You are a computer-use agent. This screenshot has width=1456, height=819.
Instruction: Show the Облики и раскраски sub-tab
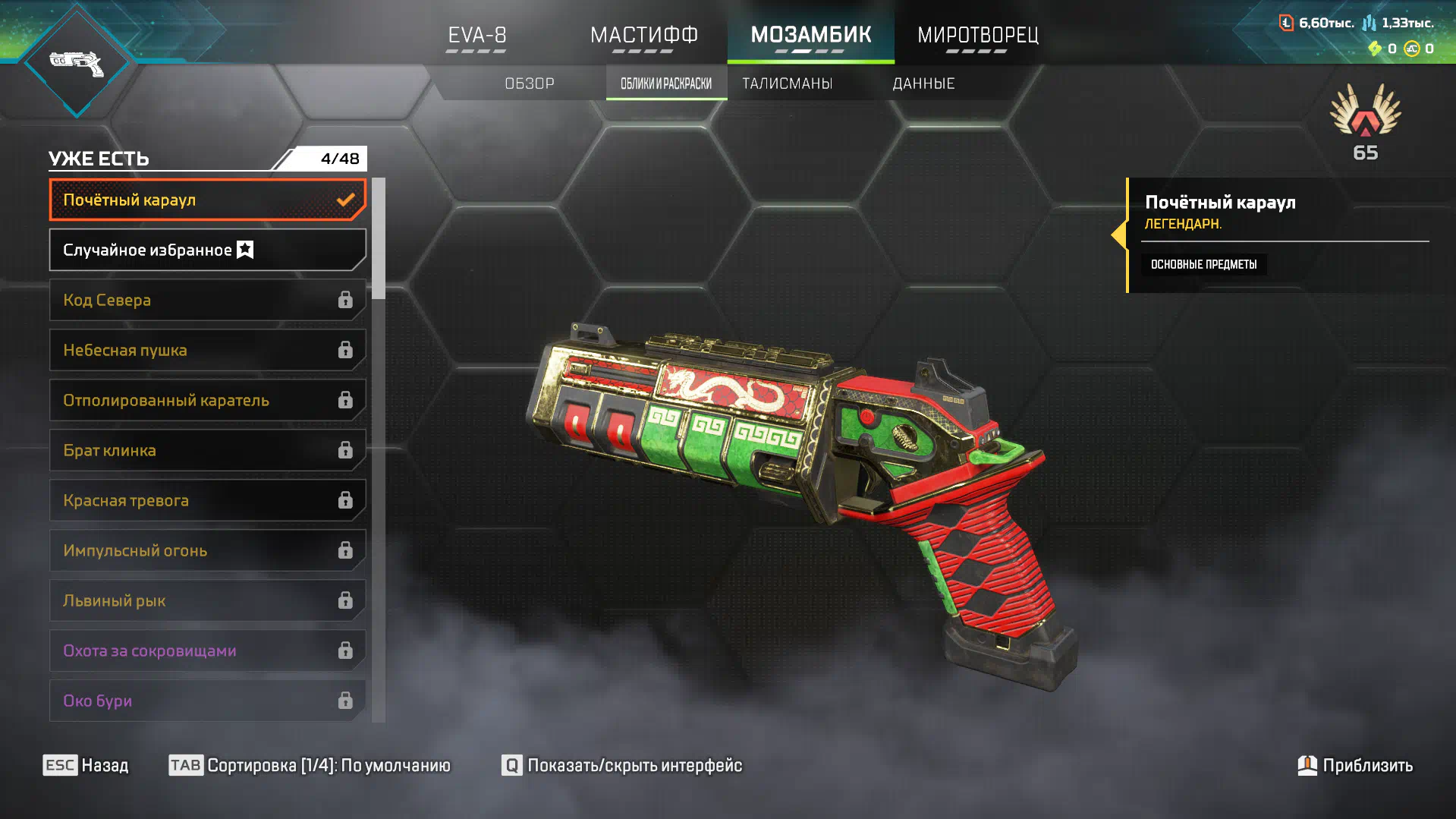click(666, 83)
